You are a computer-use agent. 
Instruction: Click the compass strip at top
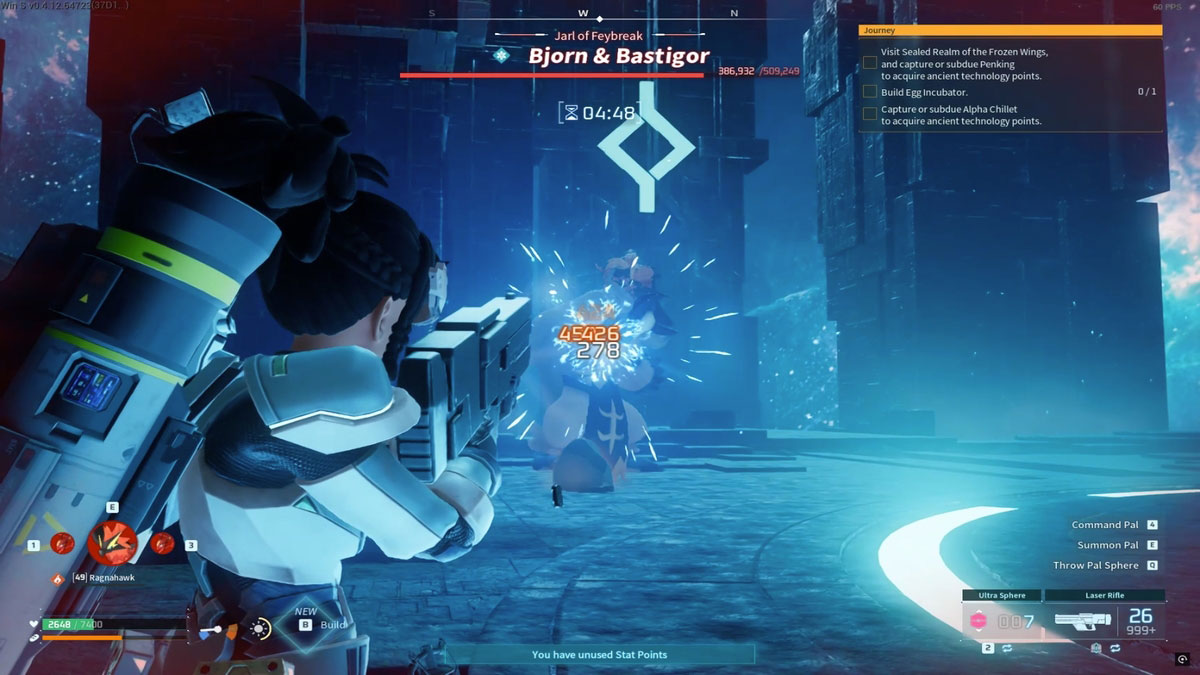click(583, 14)
